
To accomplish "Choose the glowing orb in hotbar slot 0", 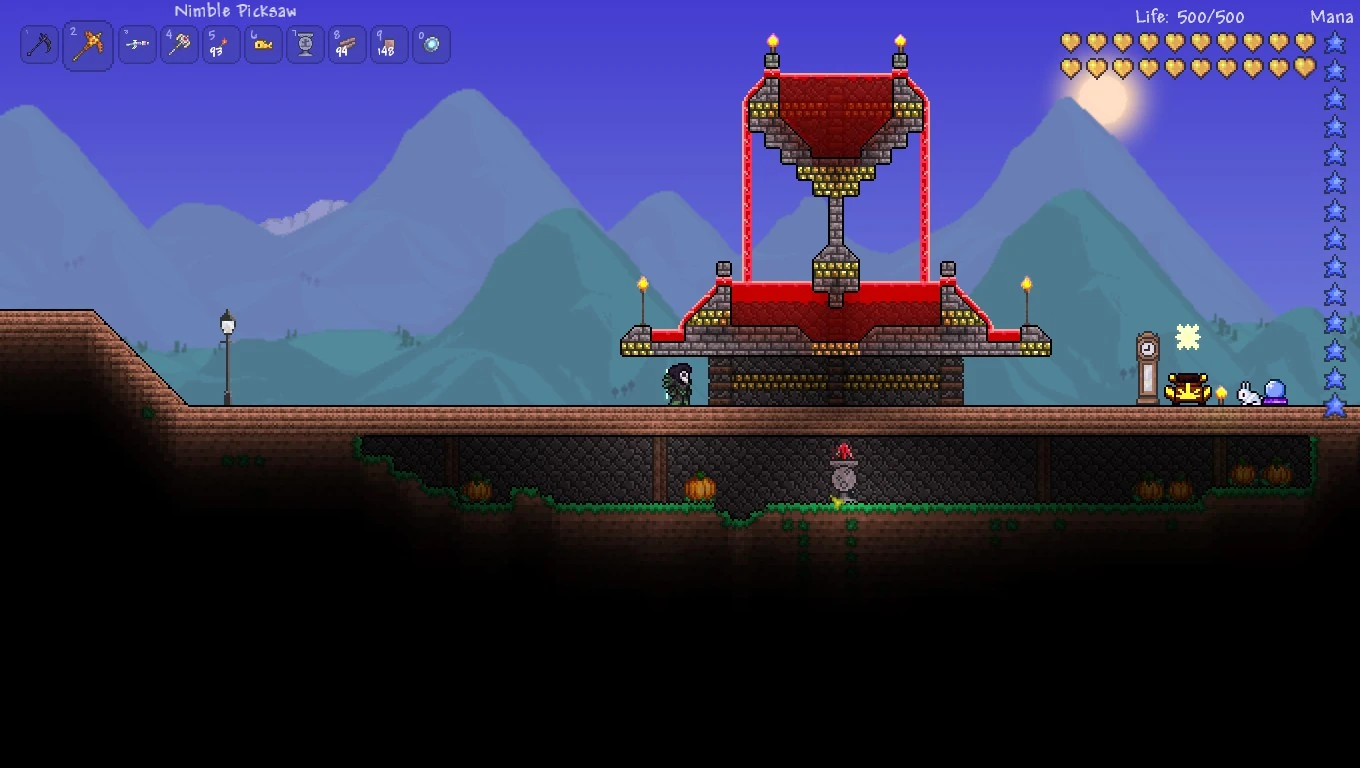I will pos(430,44).
